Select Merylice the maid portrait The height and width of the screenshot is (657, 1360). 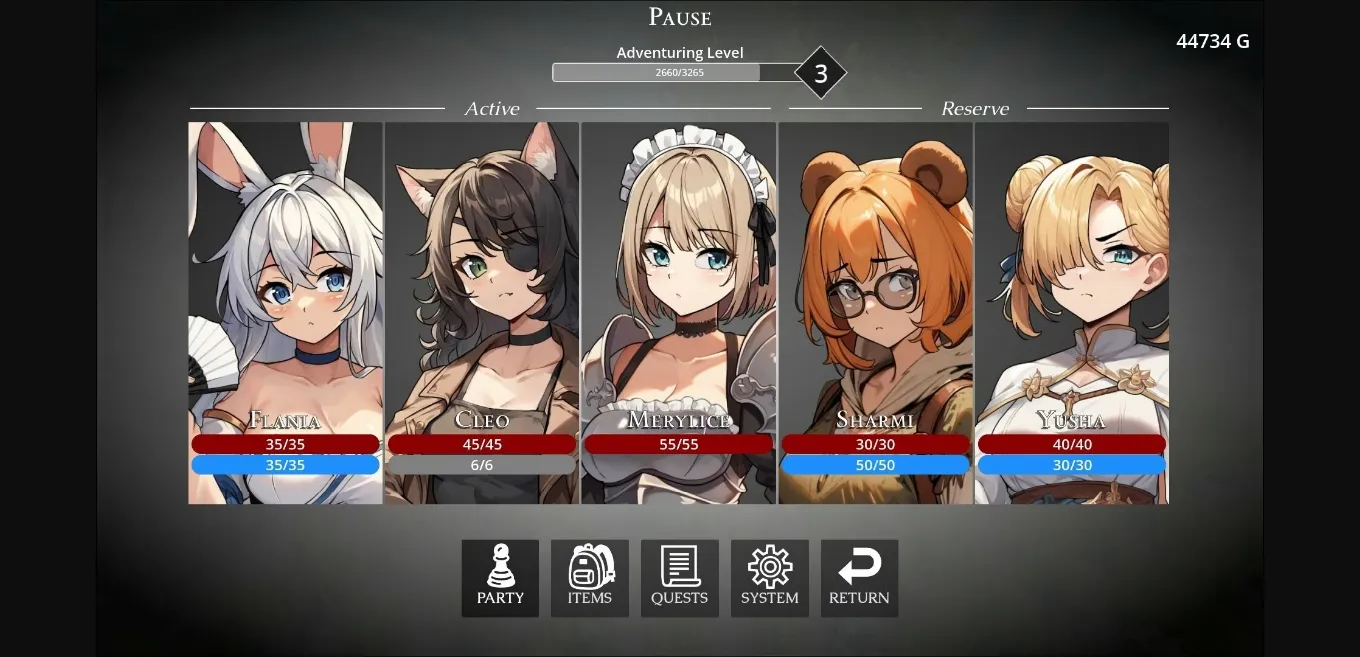coord(679,300)
